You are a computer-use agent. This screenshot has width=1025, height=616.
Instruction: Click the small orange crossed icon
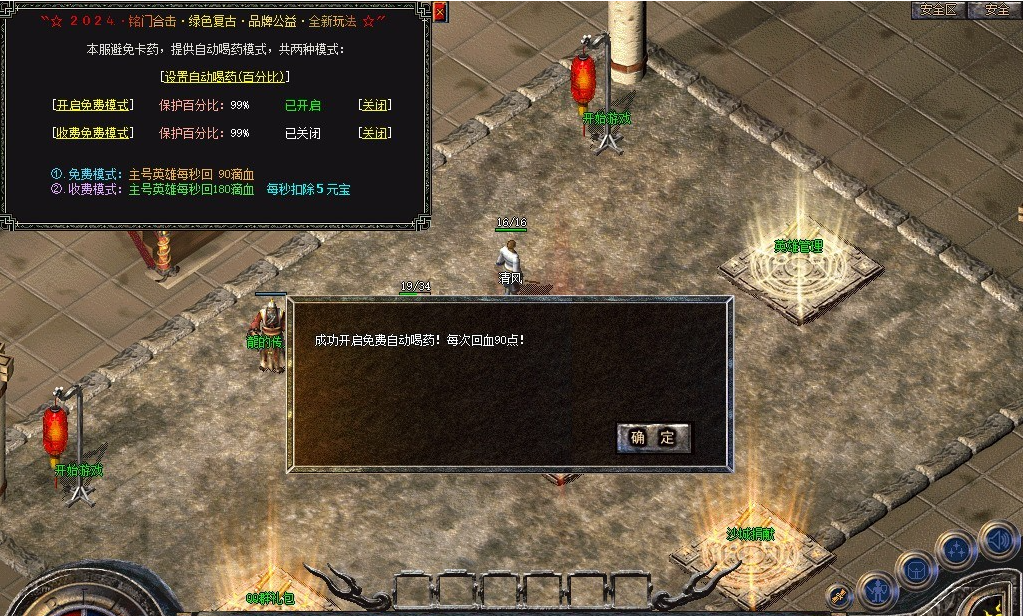pyautogui.click(x=840, y=596)
